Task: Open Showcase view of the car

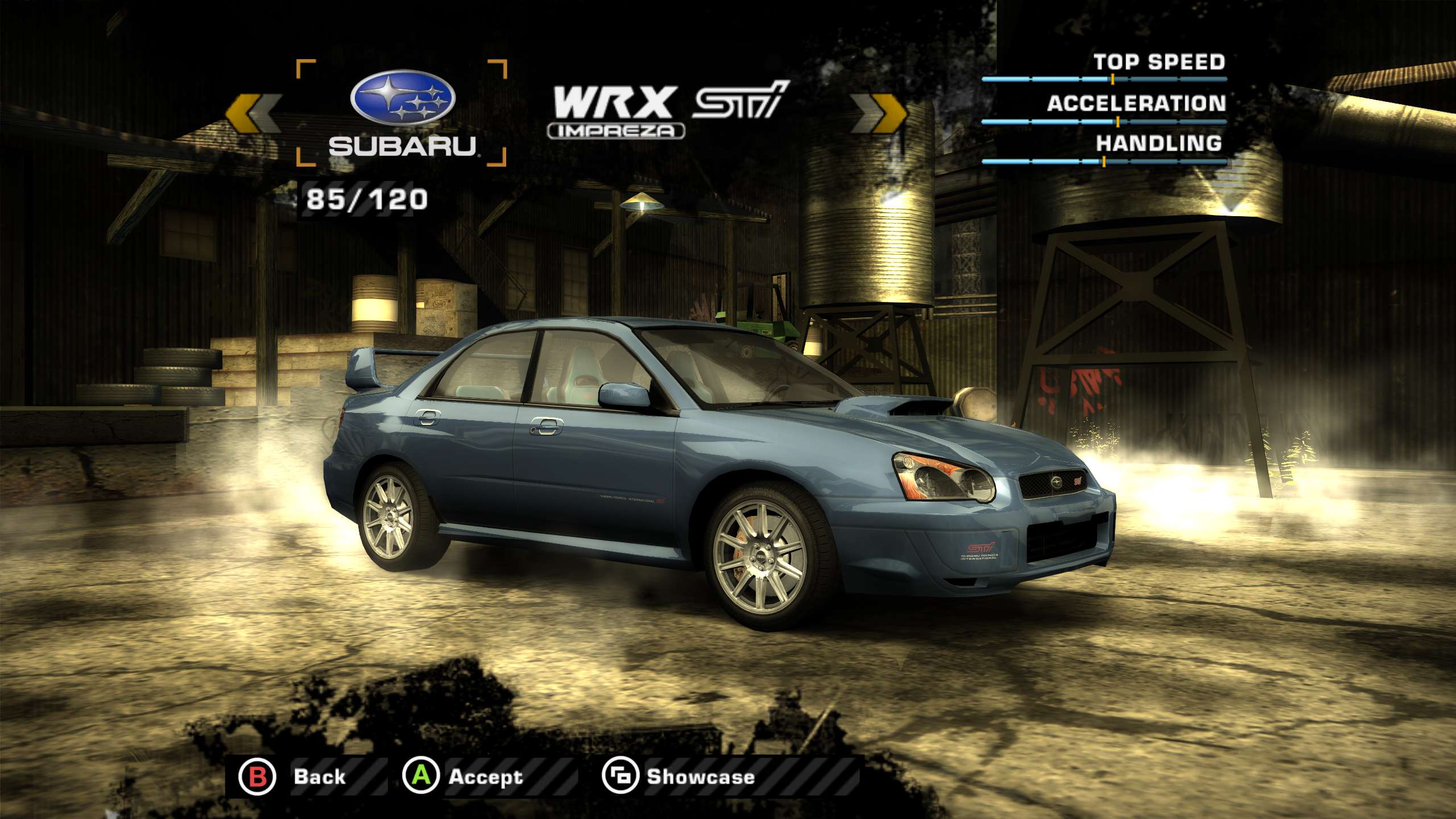Action: (680, 776)
